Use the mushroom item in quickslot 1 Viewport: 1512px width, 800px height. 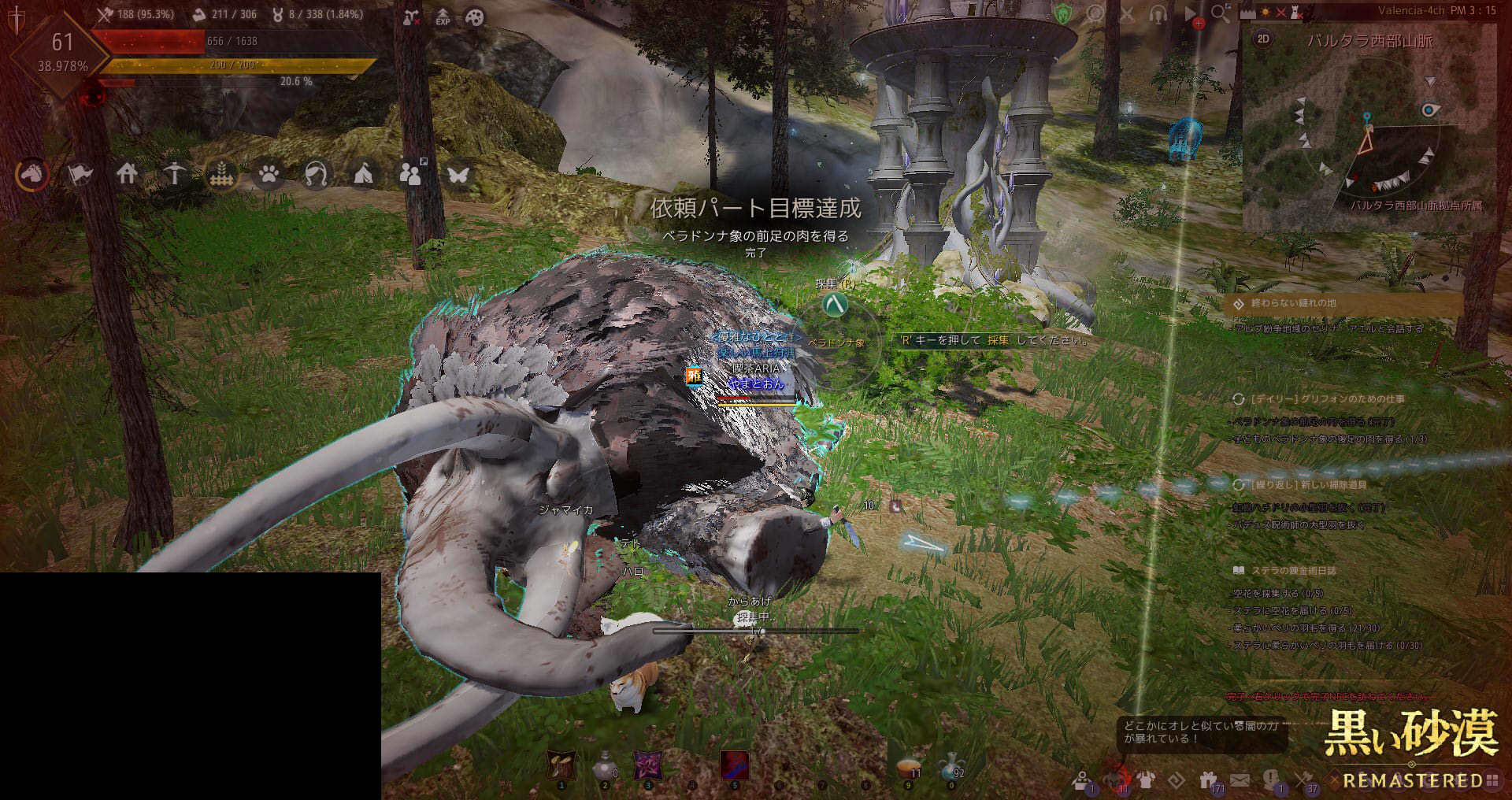pos(561,765)
